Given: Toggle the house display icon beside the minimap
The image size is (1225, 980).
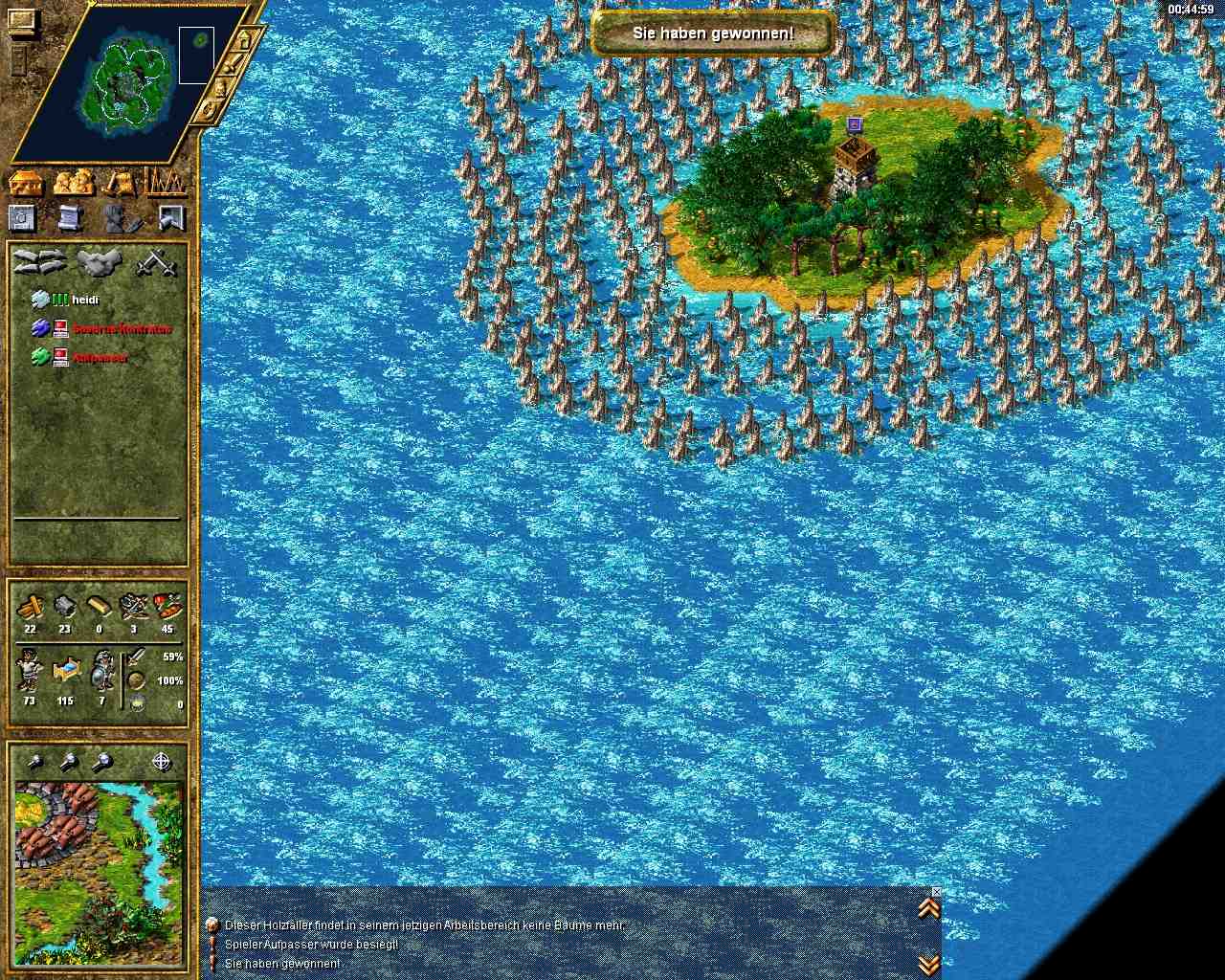Looking at the screenshot, I should (x=244, y=40).
